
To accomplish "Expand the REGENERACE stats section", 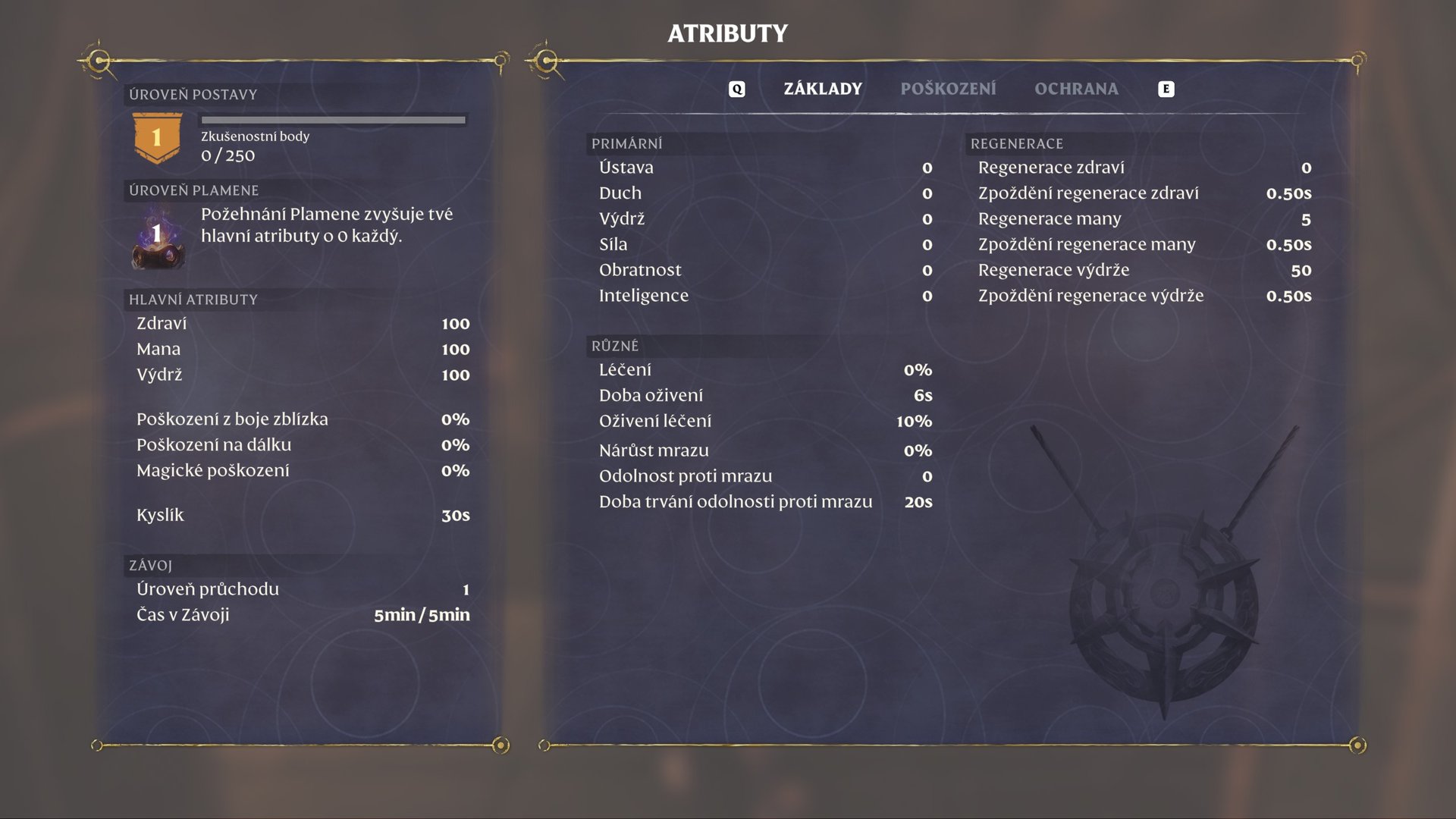I will [1018, 143].
